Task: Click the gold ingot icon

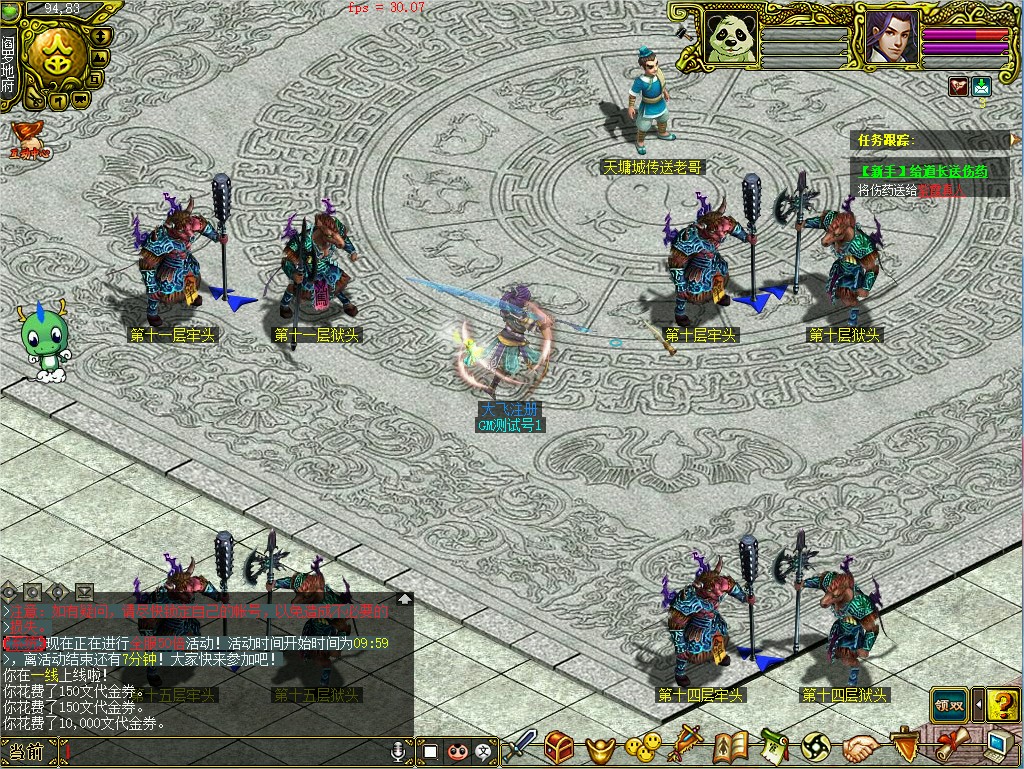Action: tap(600, 747)
